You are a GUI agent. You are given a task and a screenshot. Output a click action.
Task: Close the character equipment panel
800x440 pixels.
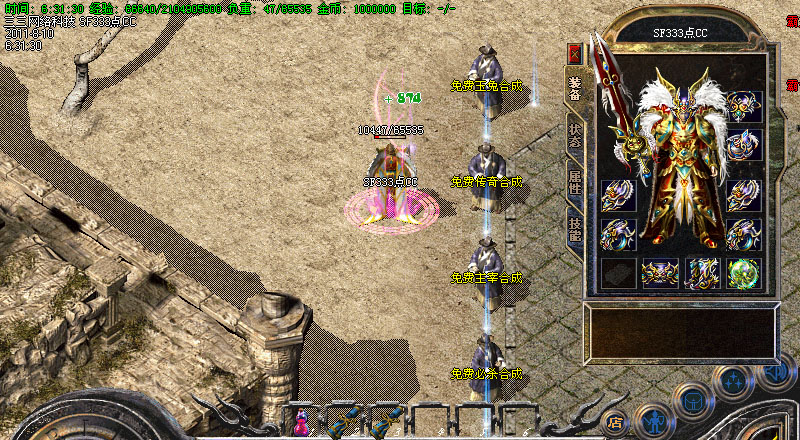pos(574,54)
